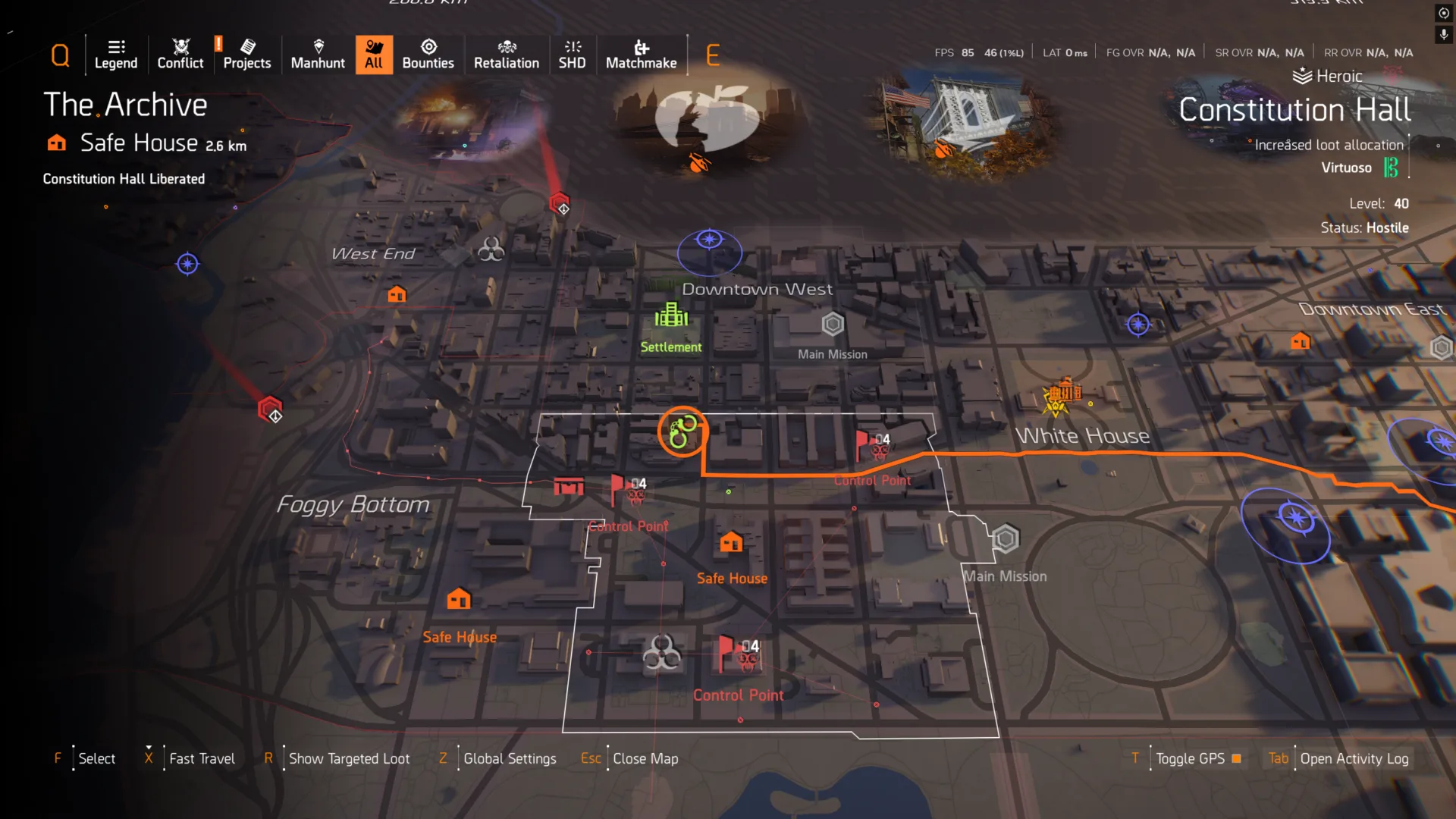Toggle GPS route option
The image size is (1456, 819).
[x=1191, y=758]
